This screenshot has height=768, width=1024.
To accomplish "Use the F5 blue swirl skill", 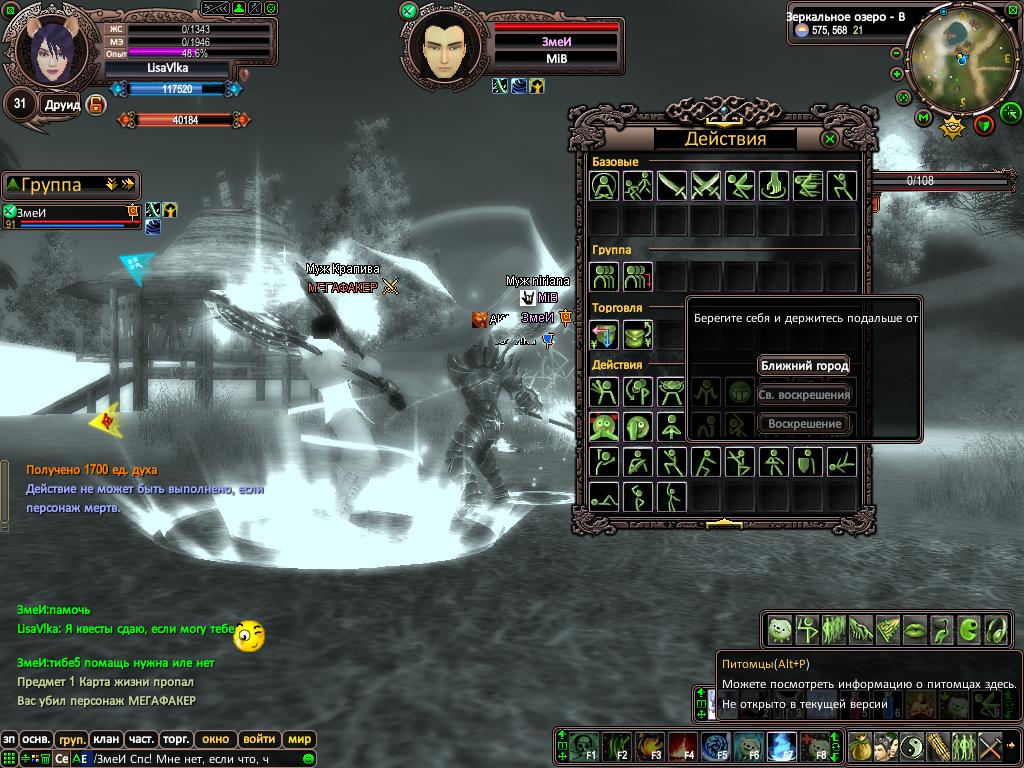I will (715, 746).
